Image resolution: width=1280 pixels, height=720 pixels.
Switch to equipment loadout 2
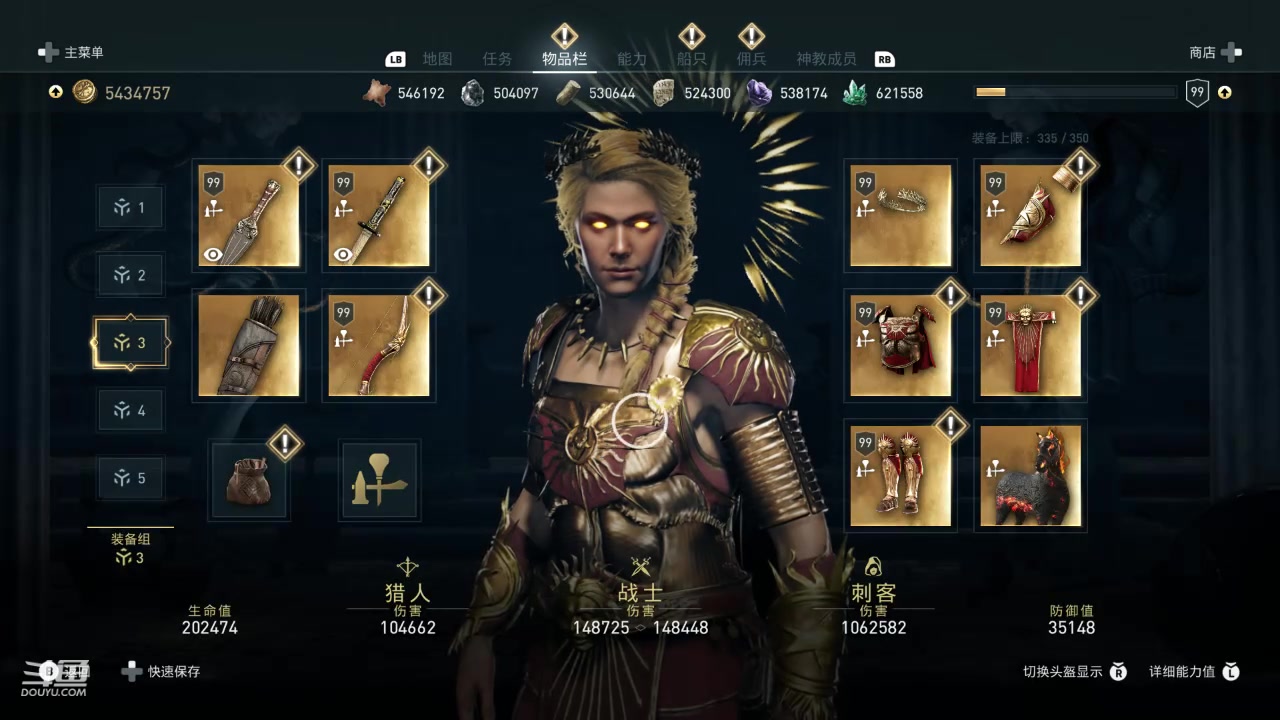click(130, 275)
